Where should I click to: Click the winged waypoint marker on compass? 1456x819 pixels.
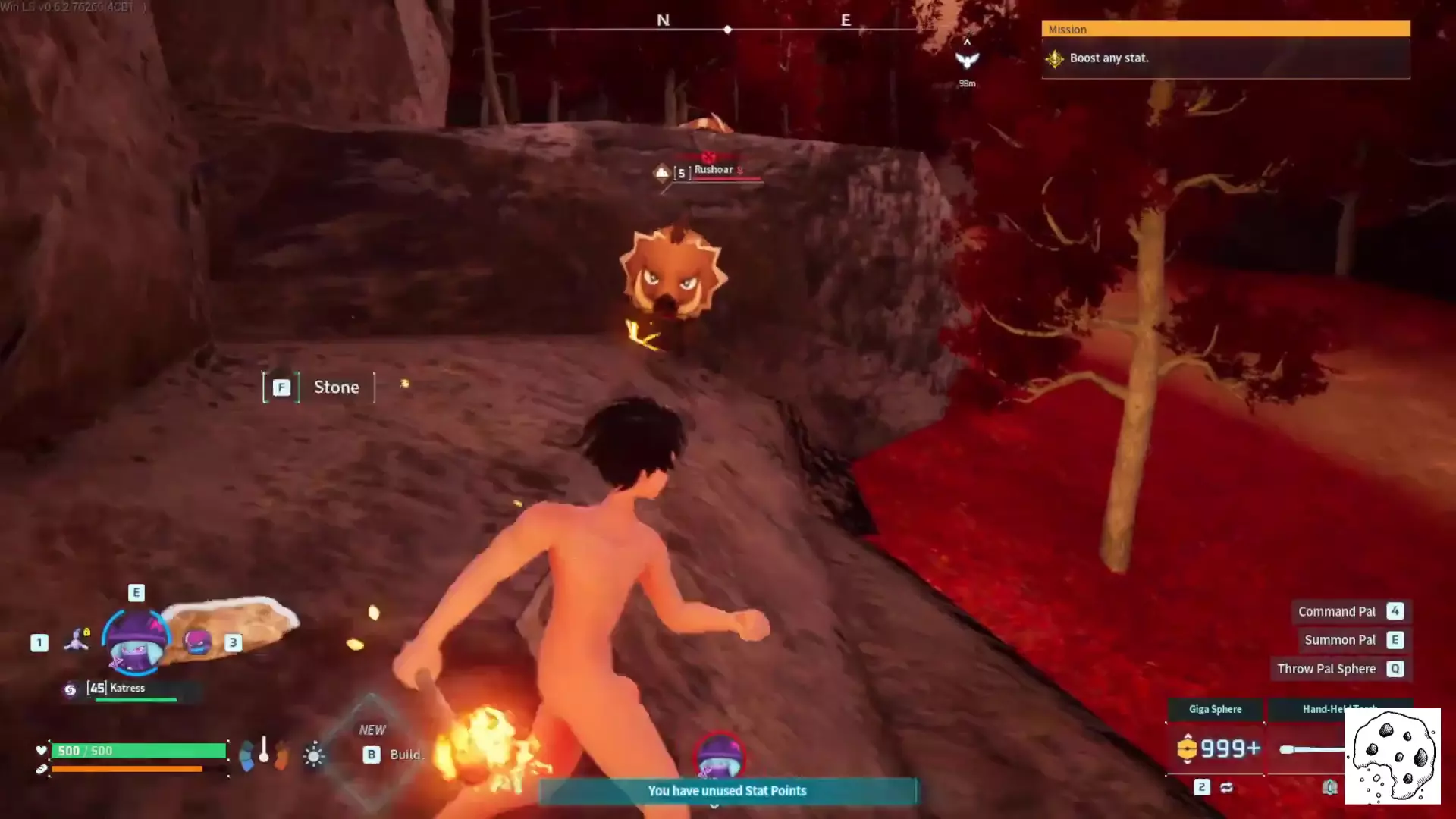pyautogui.click(x=967, y=60)
